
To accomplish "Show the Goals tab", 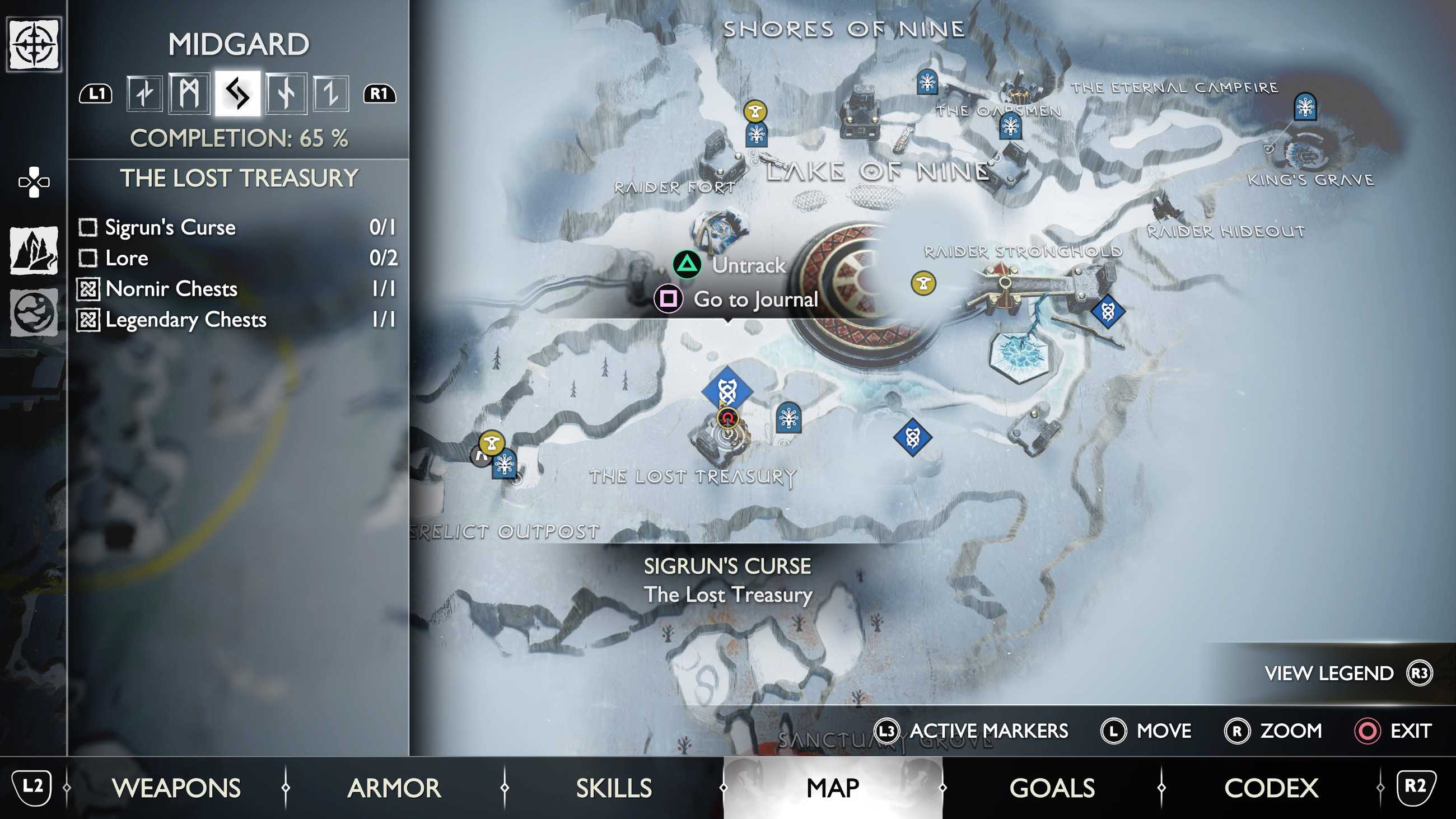I will point(1052,788).
